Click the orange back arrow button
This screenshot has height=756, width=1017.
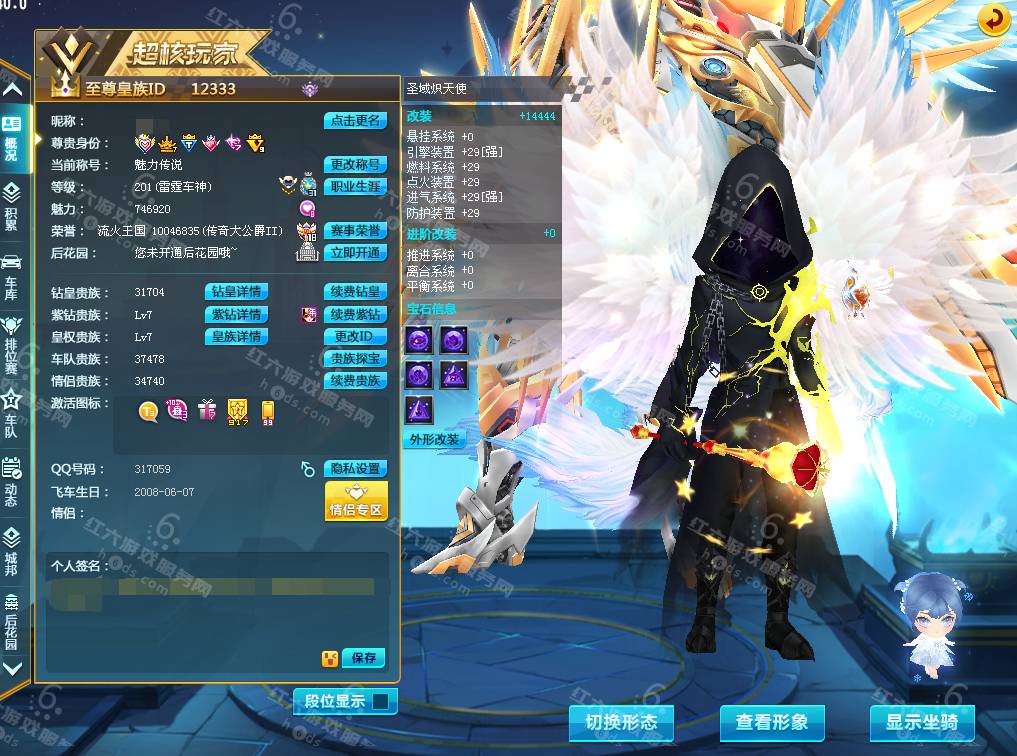[x=993, y=20]
